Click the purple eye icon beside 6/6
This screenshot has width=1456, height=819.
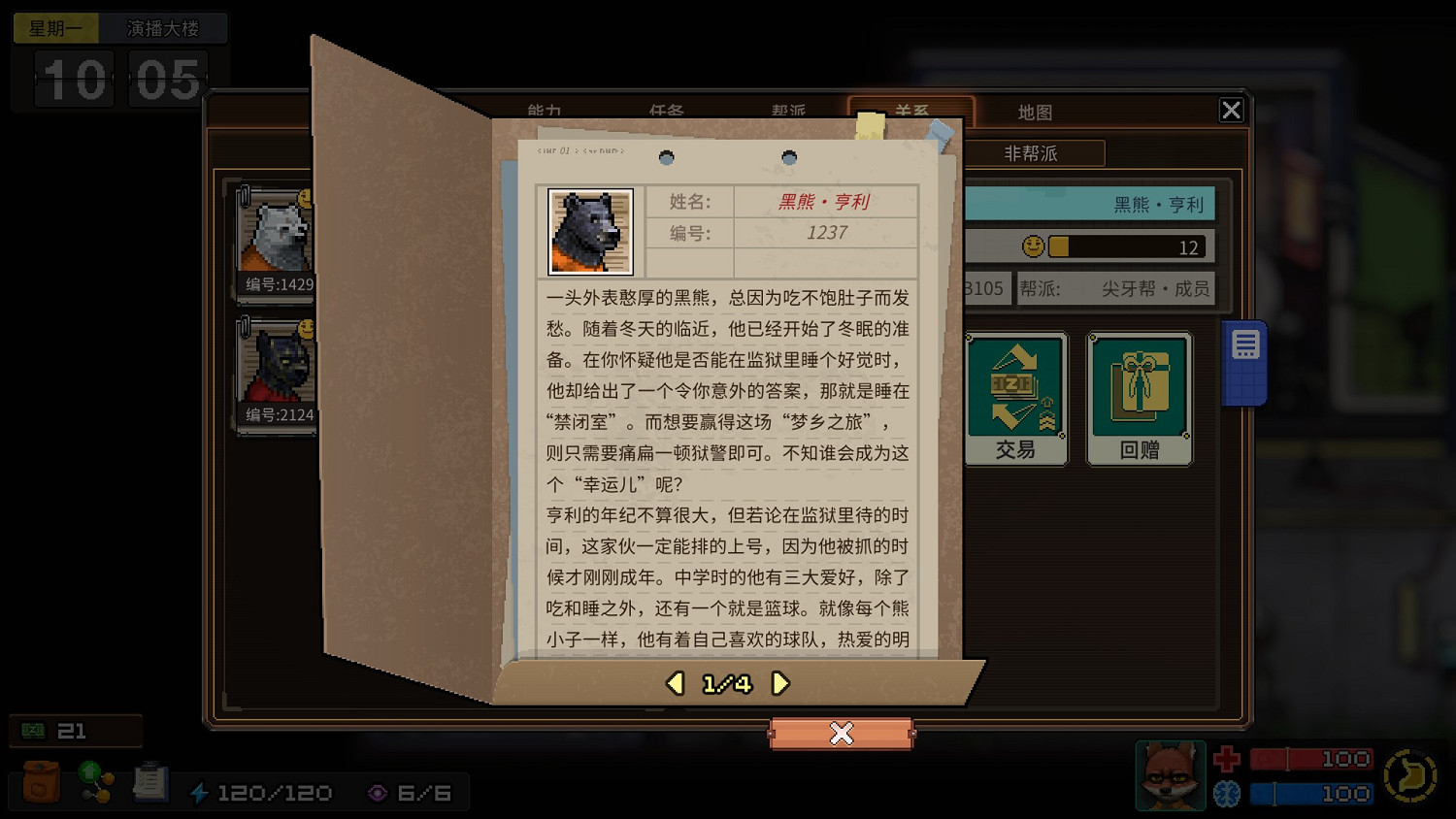click(378, 792)
